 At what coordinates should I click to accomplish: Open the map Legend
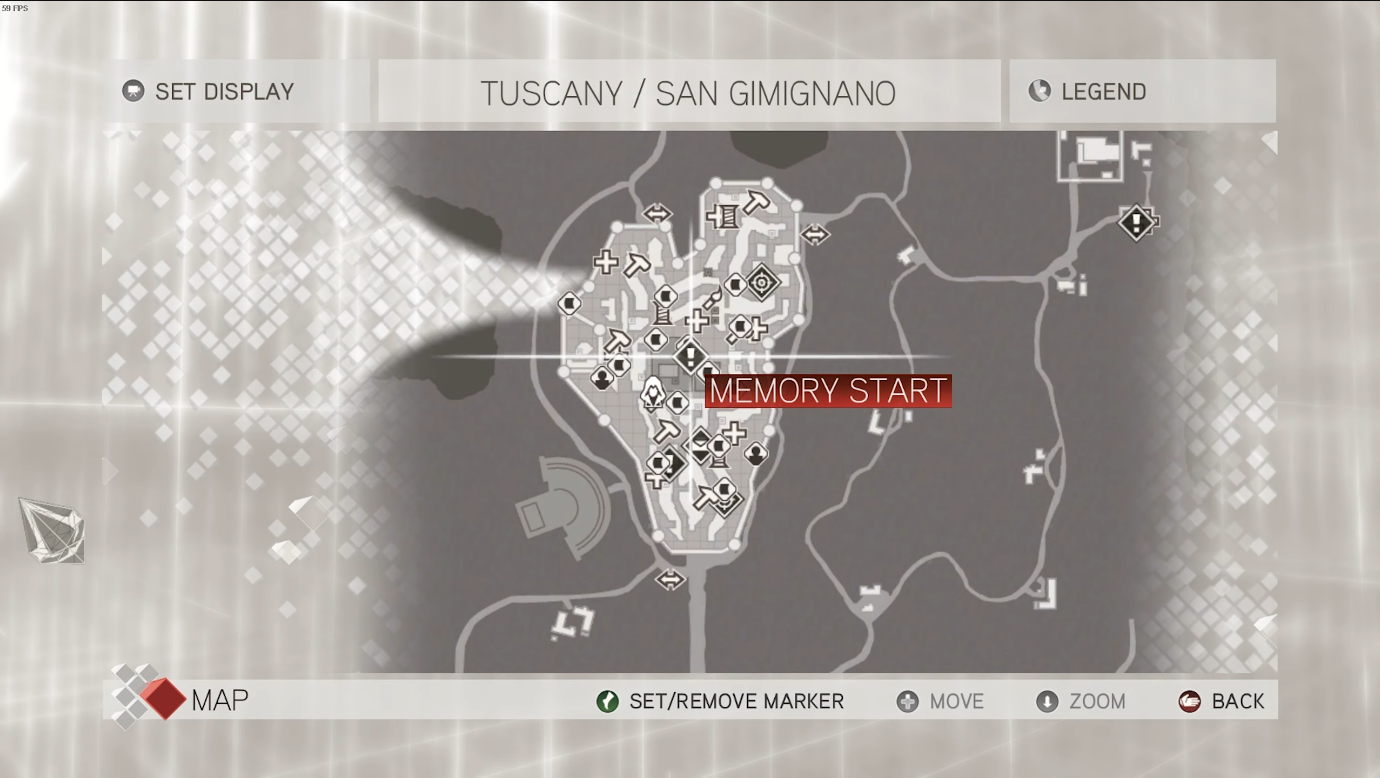point(1103,92)
